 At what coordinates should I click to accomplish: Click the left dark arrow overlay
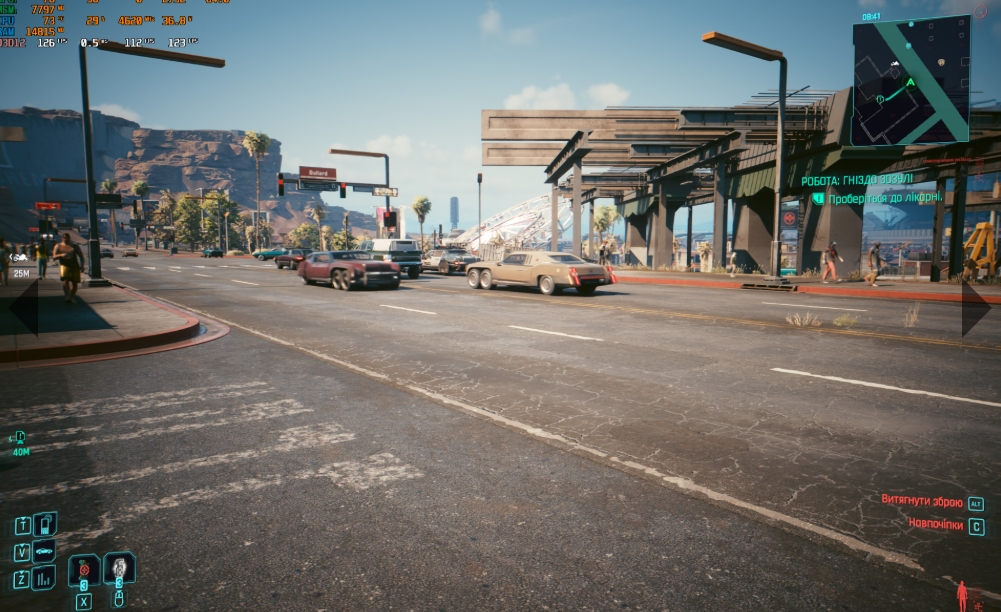(x=24, y=307)
